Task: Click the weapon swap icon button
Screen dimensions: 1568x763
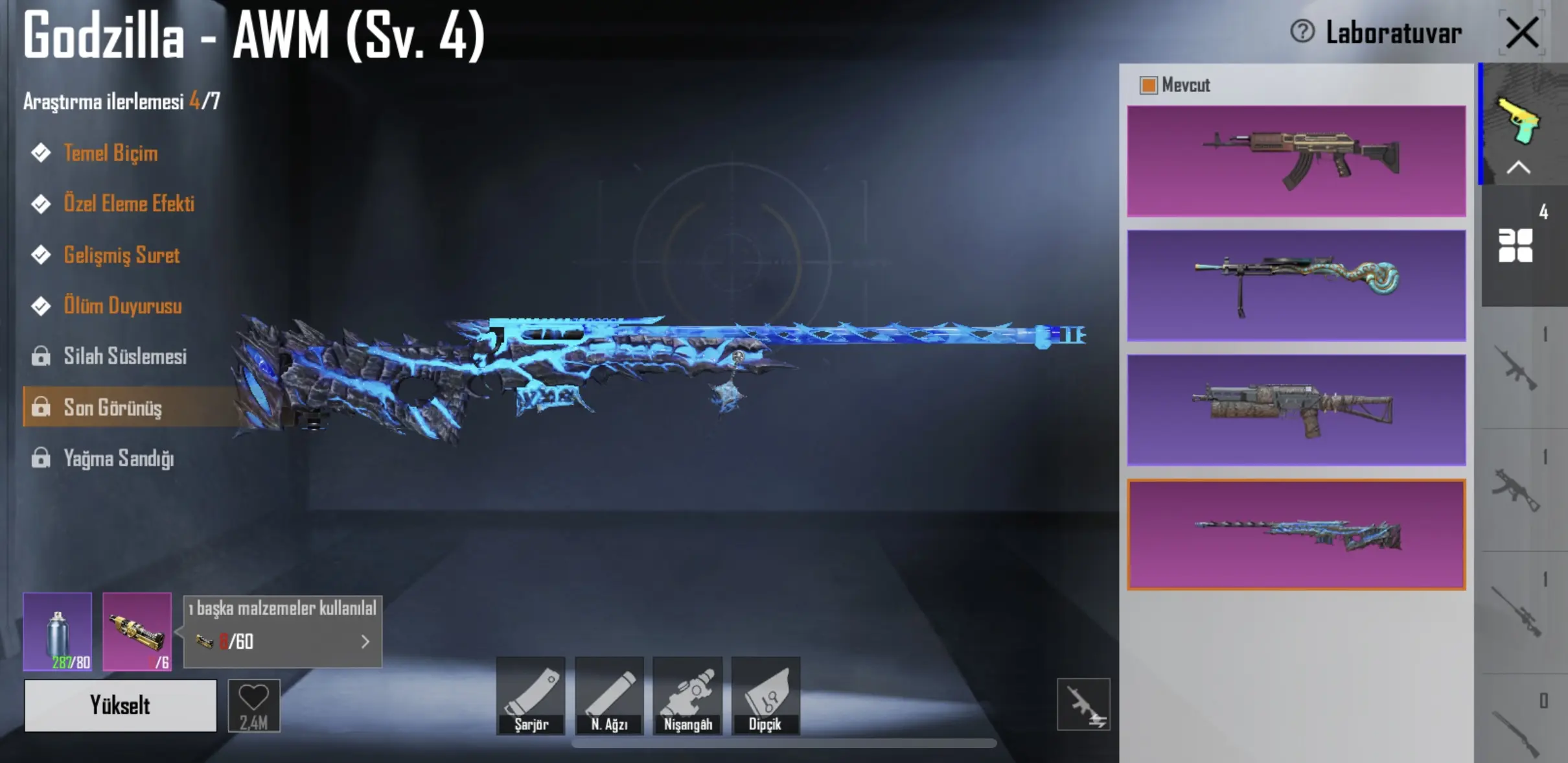Action: (1083, 705)
